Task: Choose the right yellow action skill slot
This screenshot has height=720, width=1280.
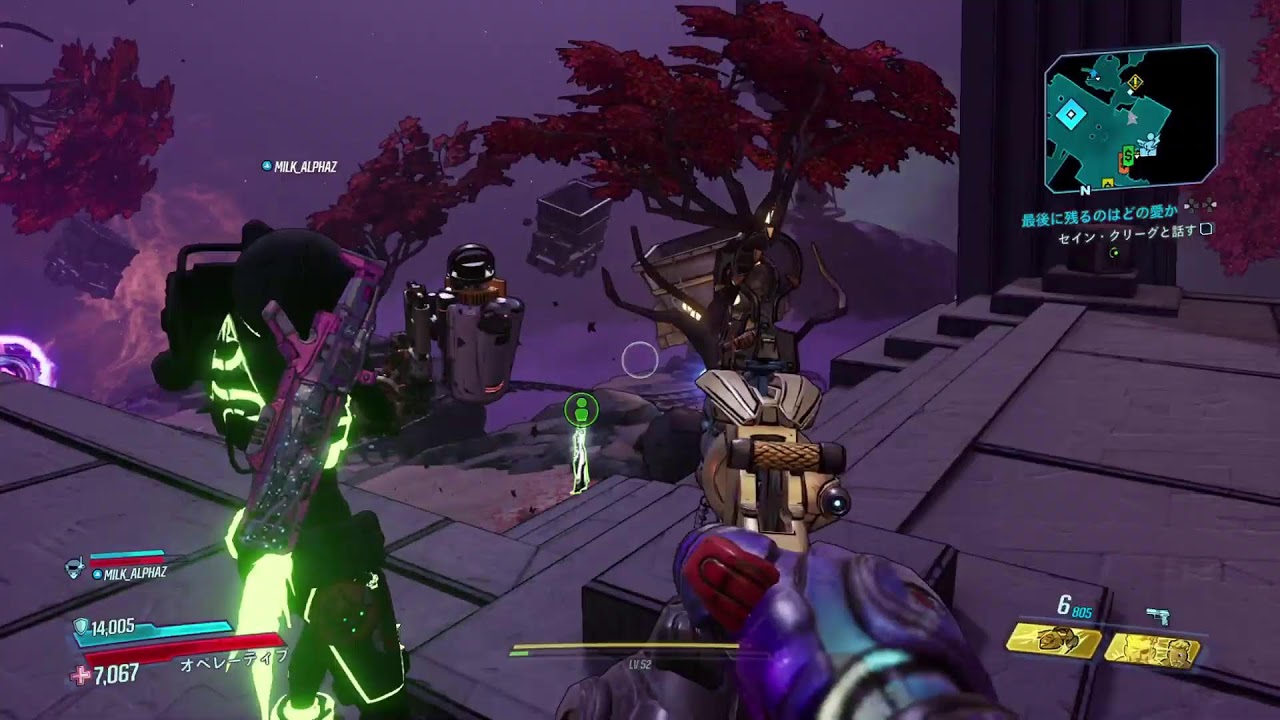Action: 1152,649
